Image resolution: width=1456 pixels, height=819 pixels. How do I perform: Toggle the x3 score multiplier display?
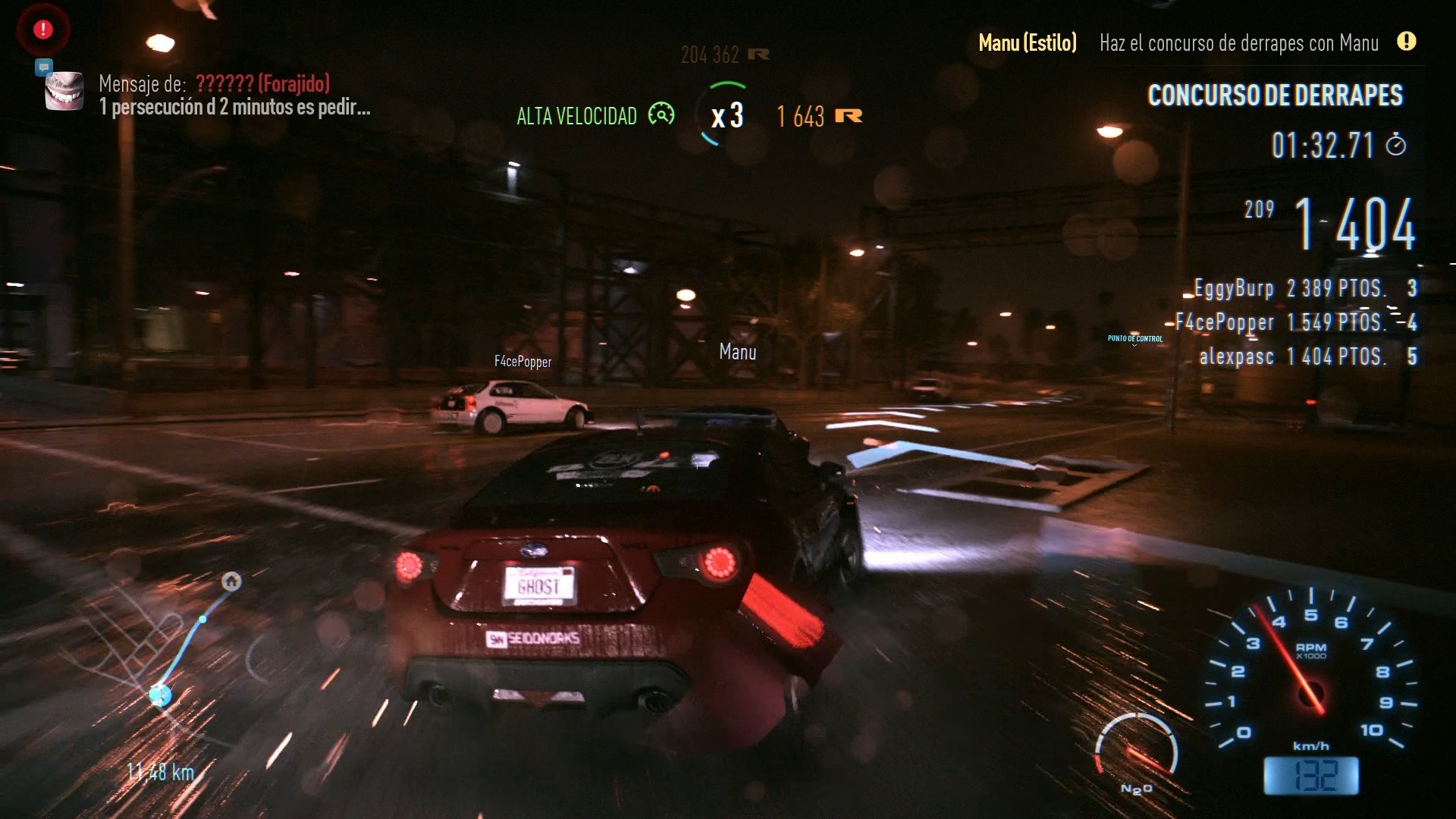pyautogui.click(x=726, y=116)
